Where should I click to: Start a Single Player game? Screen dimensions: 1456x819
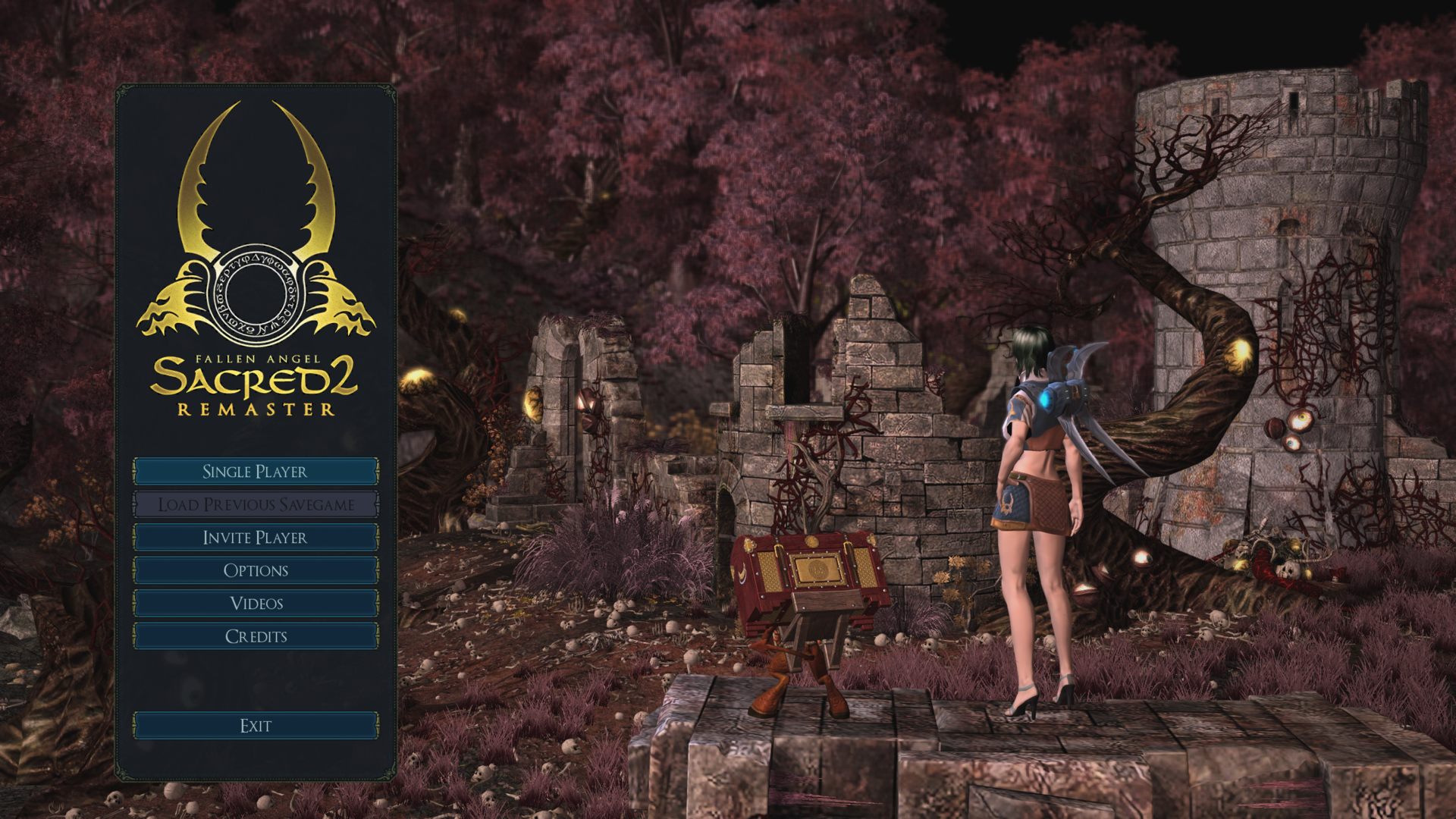point(256,471)
